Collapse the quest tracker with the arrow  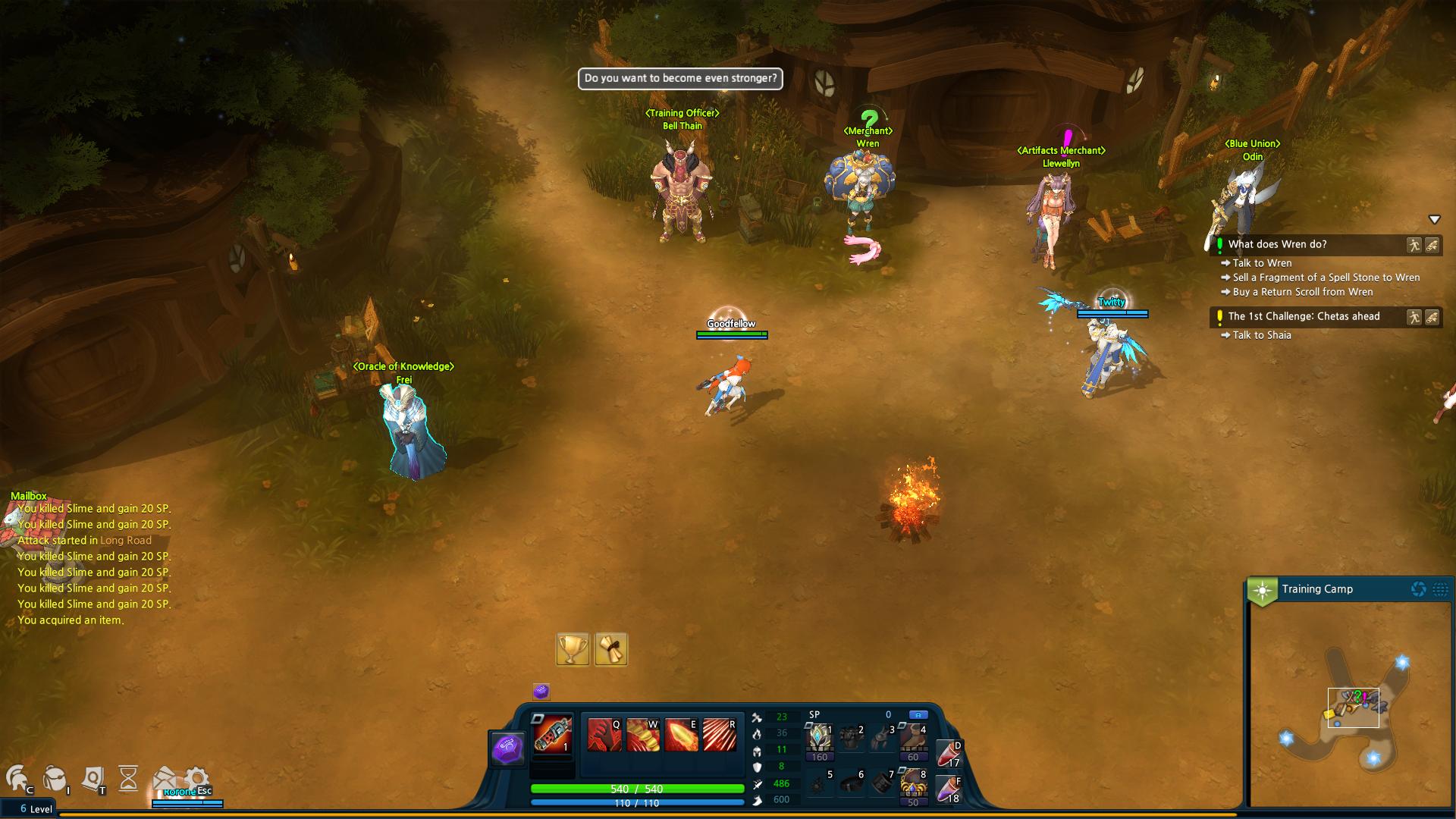pyautogui.click(x=1434, y=220)
